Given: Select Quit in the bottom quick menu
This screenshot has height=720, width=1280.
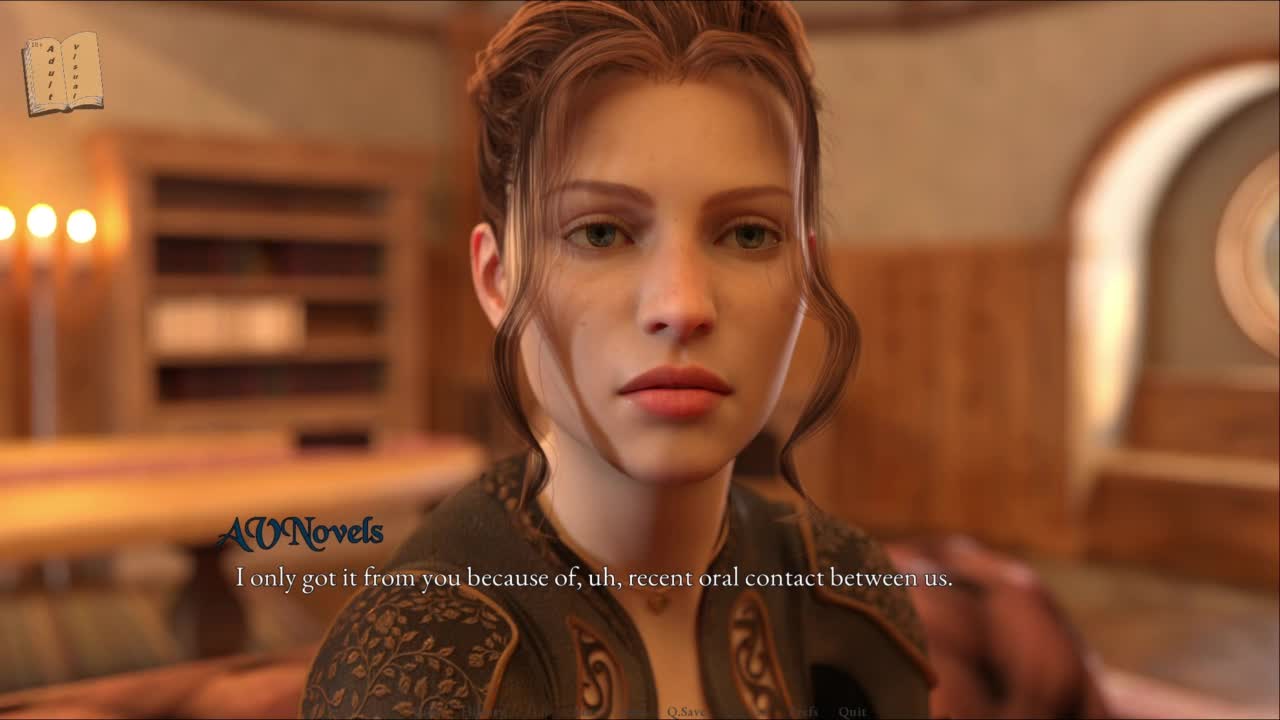Looking at the screenshot, I should point(852,712).
